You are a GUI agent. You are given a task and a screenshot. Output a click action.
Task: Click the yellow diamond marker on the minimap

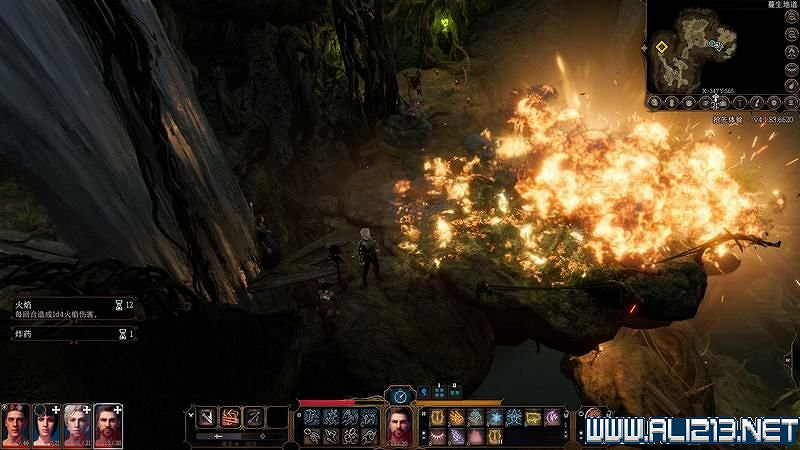pyautogui.click(x=662, y=45)
